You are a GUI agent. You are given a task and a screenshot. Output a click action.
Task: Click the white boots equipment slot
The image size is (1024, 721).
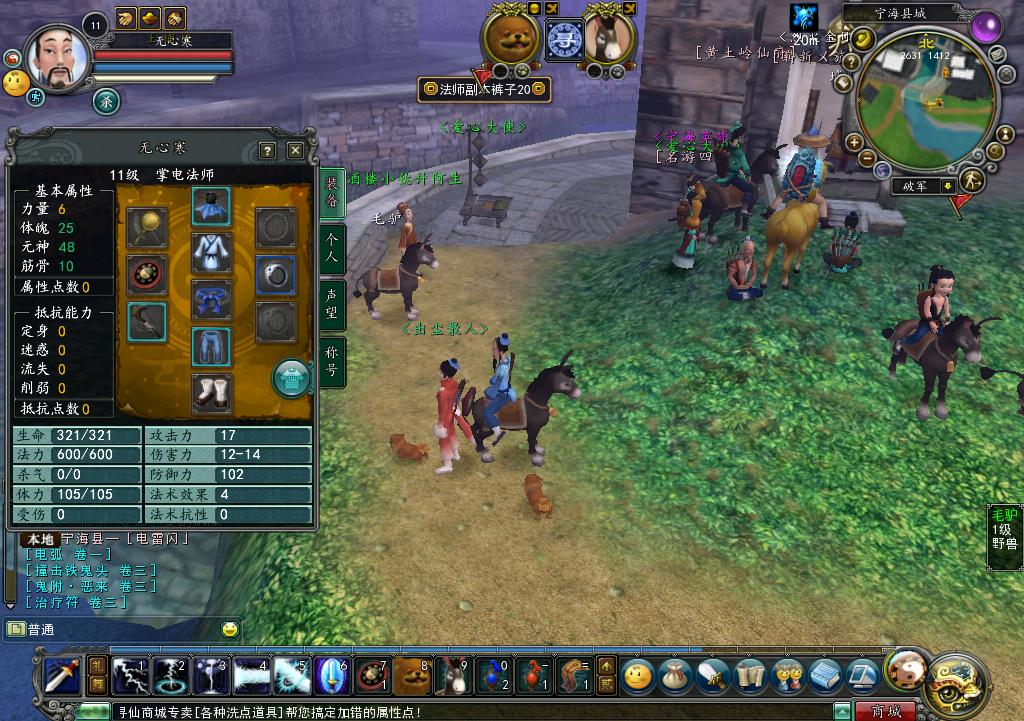point(211,392)
